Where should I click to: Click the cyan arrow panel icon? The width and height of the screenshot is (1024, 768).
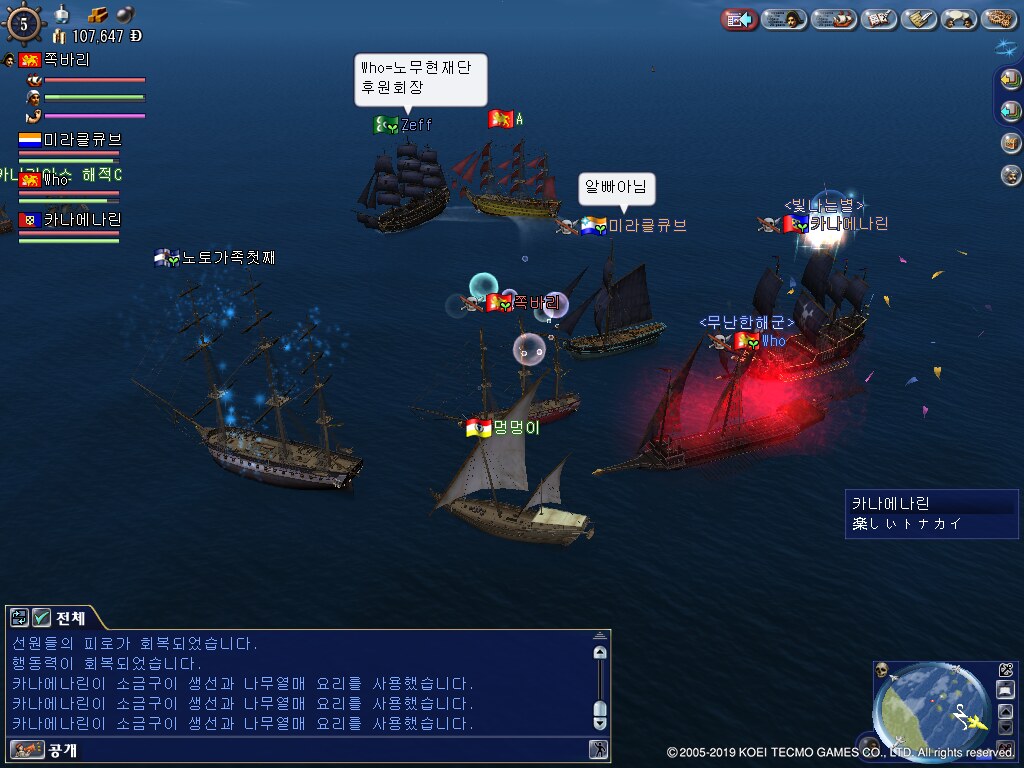coord(1011,111)
